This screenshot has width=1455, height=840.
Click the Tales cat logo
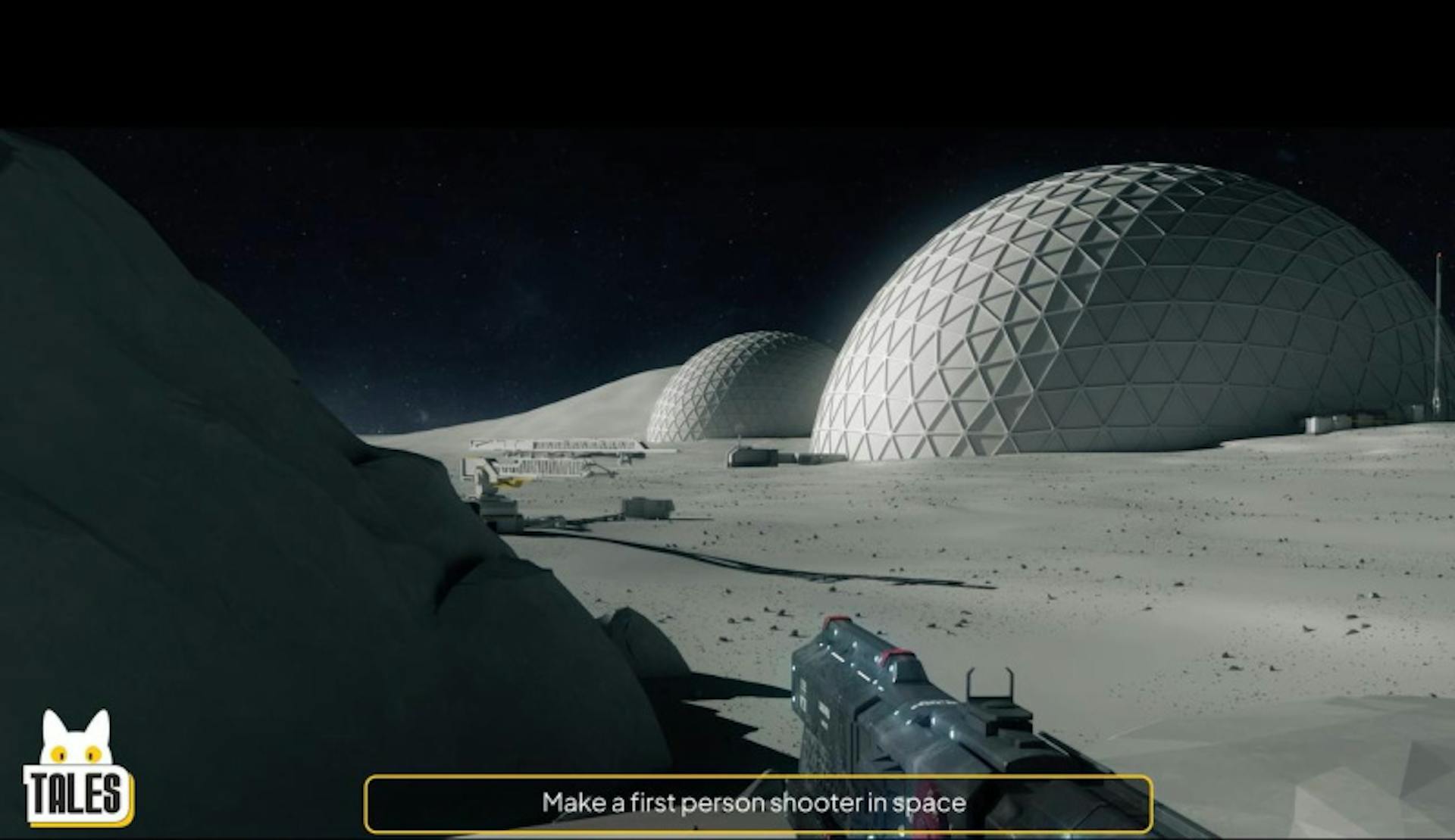click(77, 769)
